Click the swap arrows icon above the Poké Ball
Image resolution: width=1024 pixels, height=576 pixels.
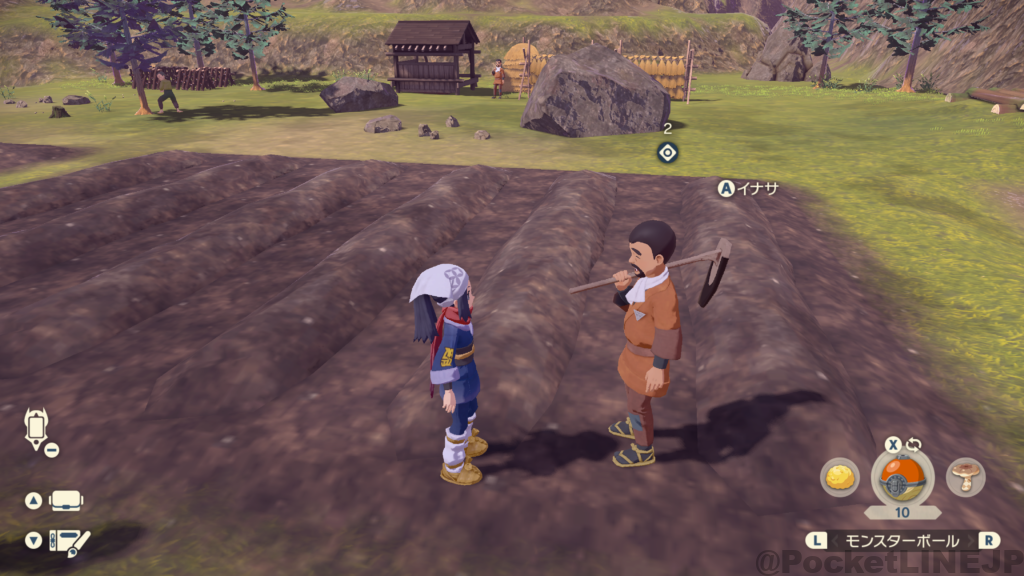coord(913,445)
